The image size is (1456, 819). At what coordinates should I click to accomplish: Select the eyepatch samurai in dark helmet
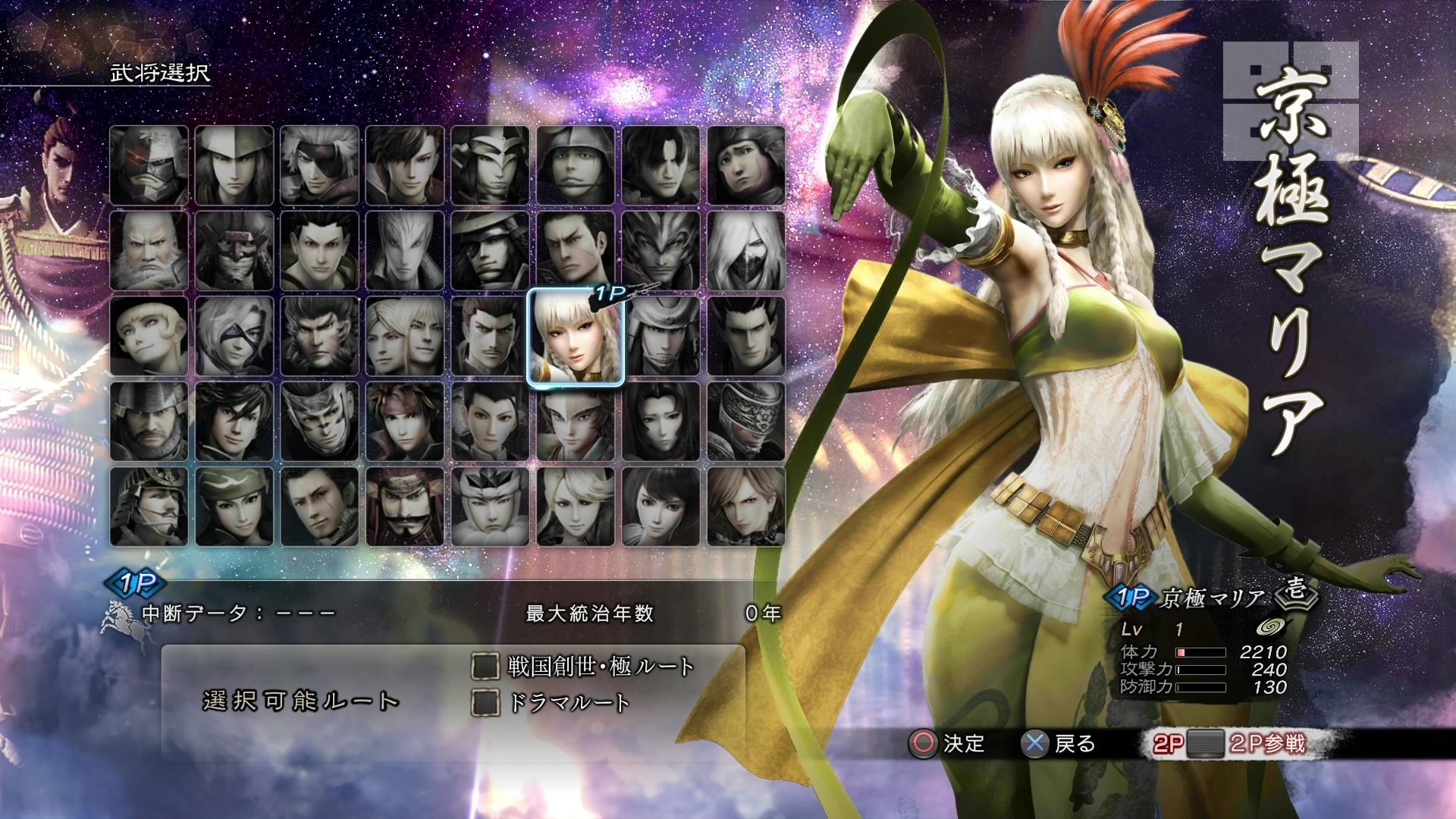coord(490,251)
